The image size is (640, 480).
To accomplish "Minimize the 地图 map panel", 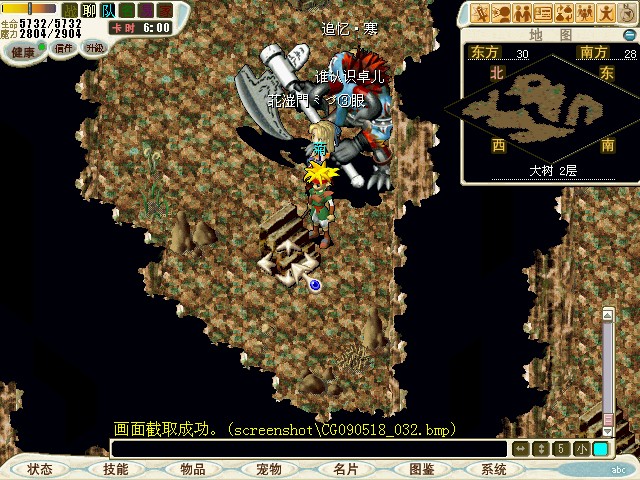I will coord(629,34).
